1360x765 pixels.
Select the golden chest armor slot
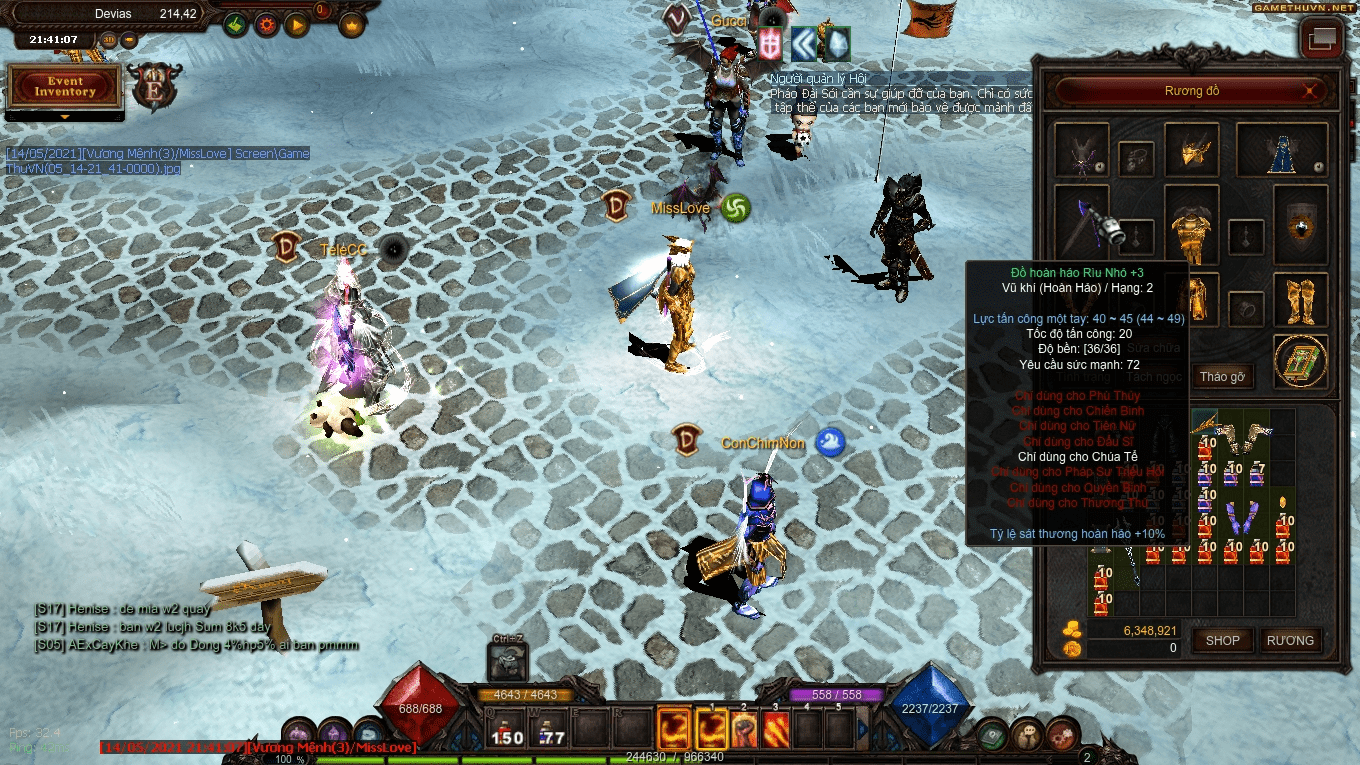pos(1192,225)
